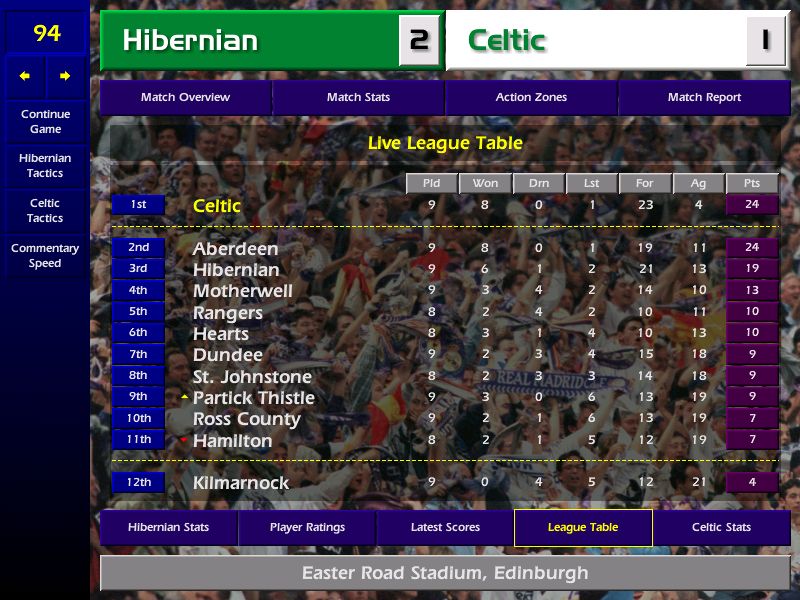The height and width of the screenshot is (600, 800).
Task: Click the right yellow arrow button
Action: click(65, 76)
